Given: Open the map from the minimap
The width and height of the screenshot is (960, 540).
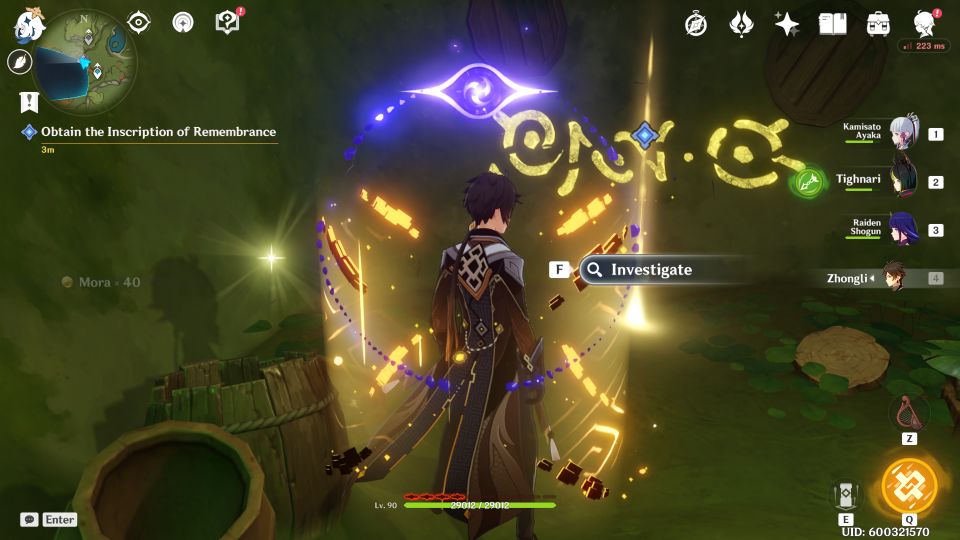Looking at the screenshot, I should [x=85, y=62].
